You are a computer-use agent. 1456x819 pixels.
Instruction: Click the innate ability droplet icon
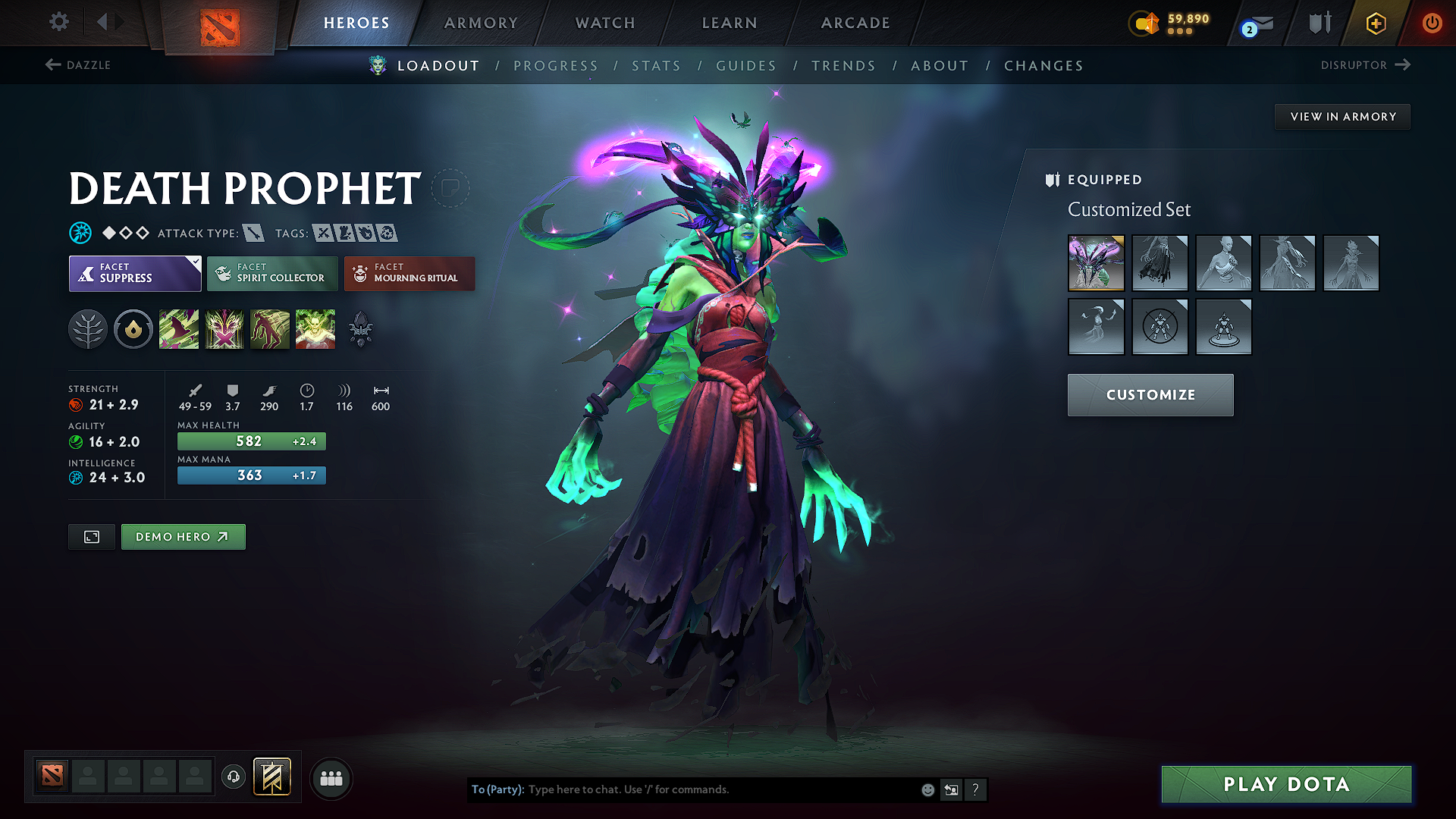coord(133,328)
